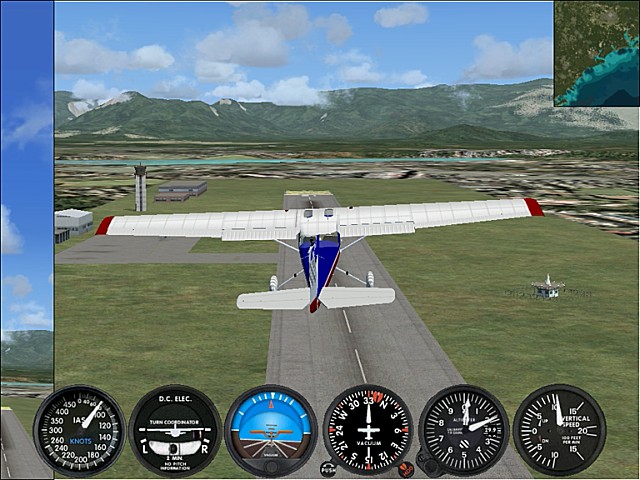The image size is (640, 480).
Task: Click the altimeter gauge
Action: coord(464,430)
